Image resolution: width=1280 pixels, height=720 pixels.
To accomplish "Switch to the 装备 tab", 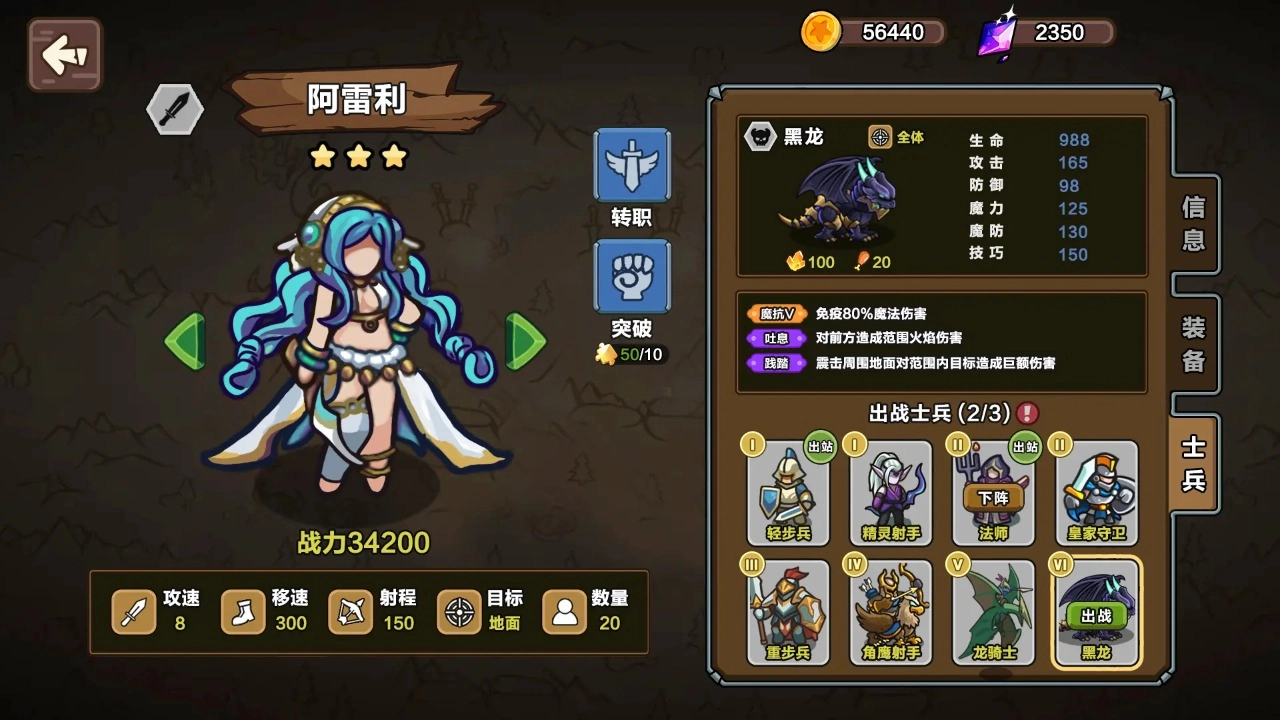I will 1191,343.
